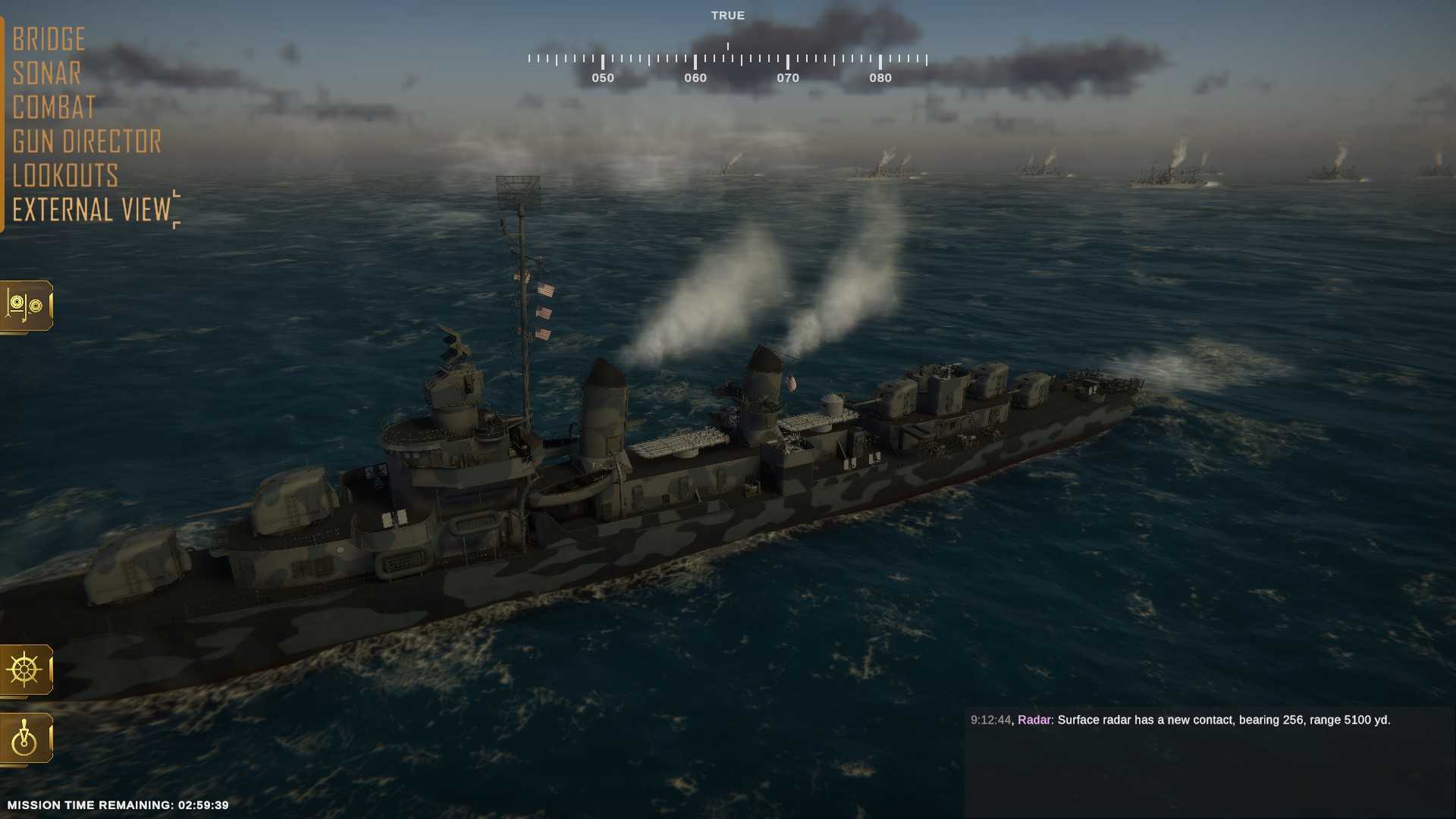Click the active-view corner marker beside EXTERNAL VIEW
Viewport: 1456px width, 819px height.
coord(176,210)
